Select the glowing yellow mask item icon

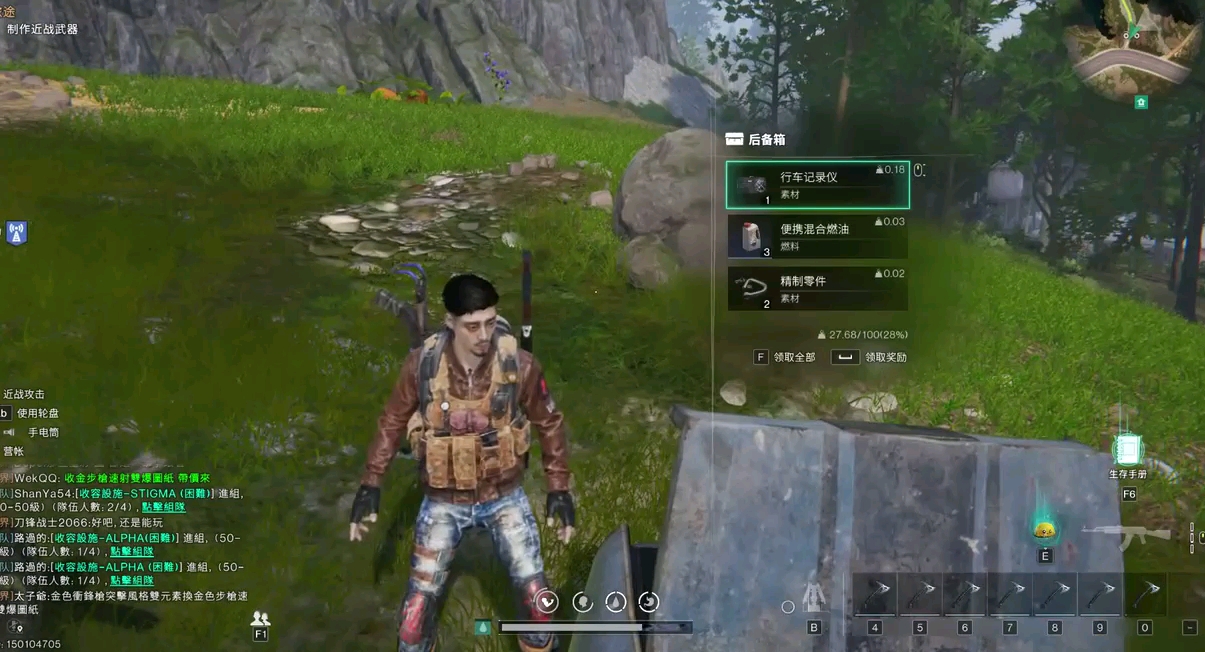point(1045,529)
